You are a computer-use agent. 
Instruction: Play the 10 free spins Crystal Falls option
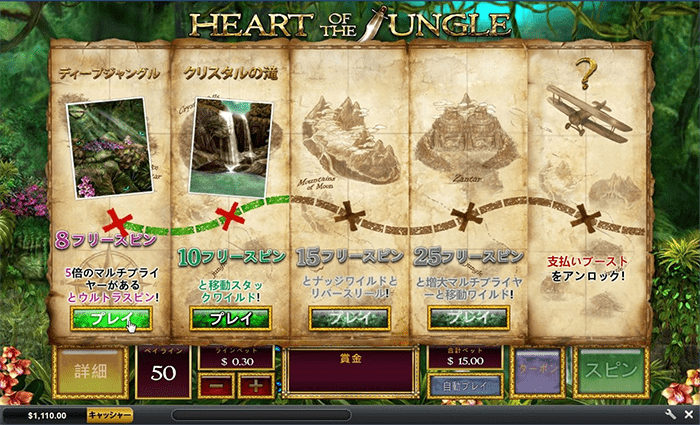coord(229,318)
